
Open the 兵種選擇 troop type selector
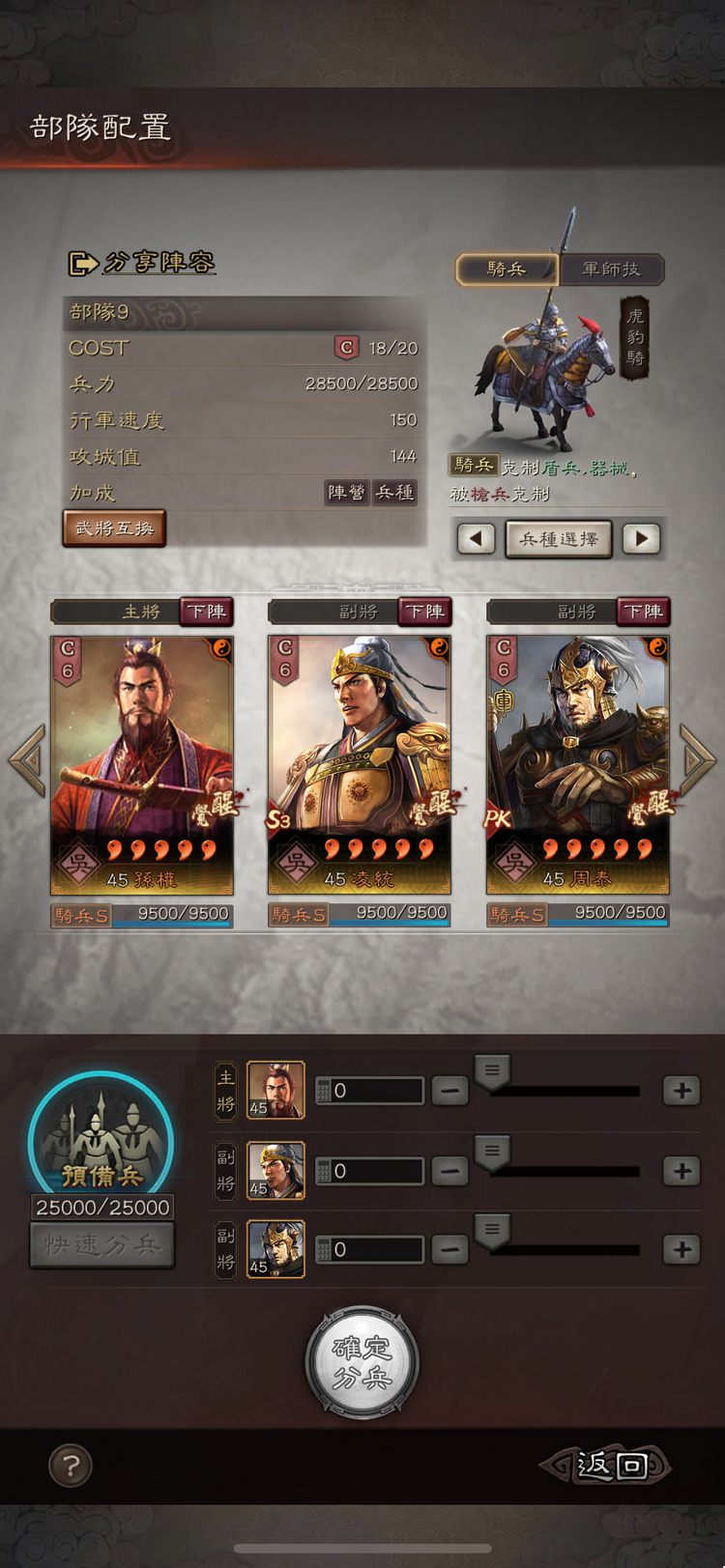pyautogui.click(x=559, y=539)
